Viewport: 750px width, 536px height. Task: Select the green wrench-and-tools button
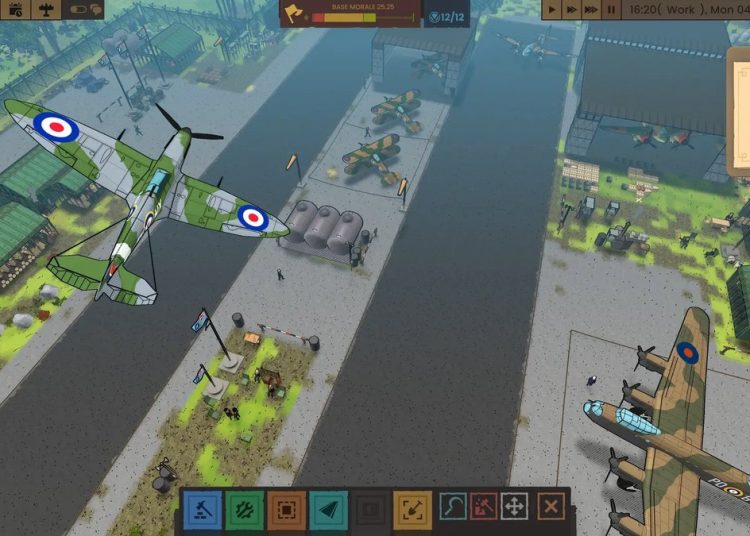[x=244, y=509]
